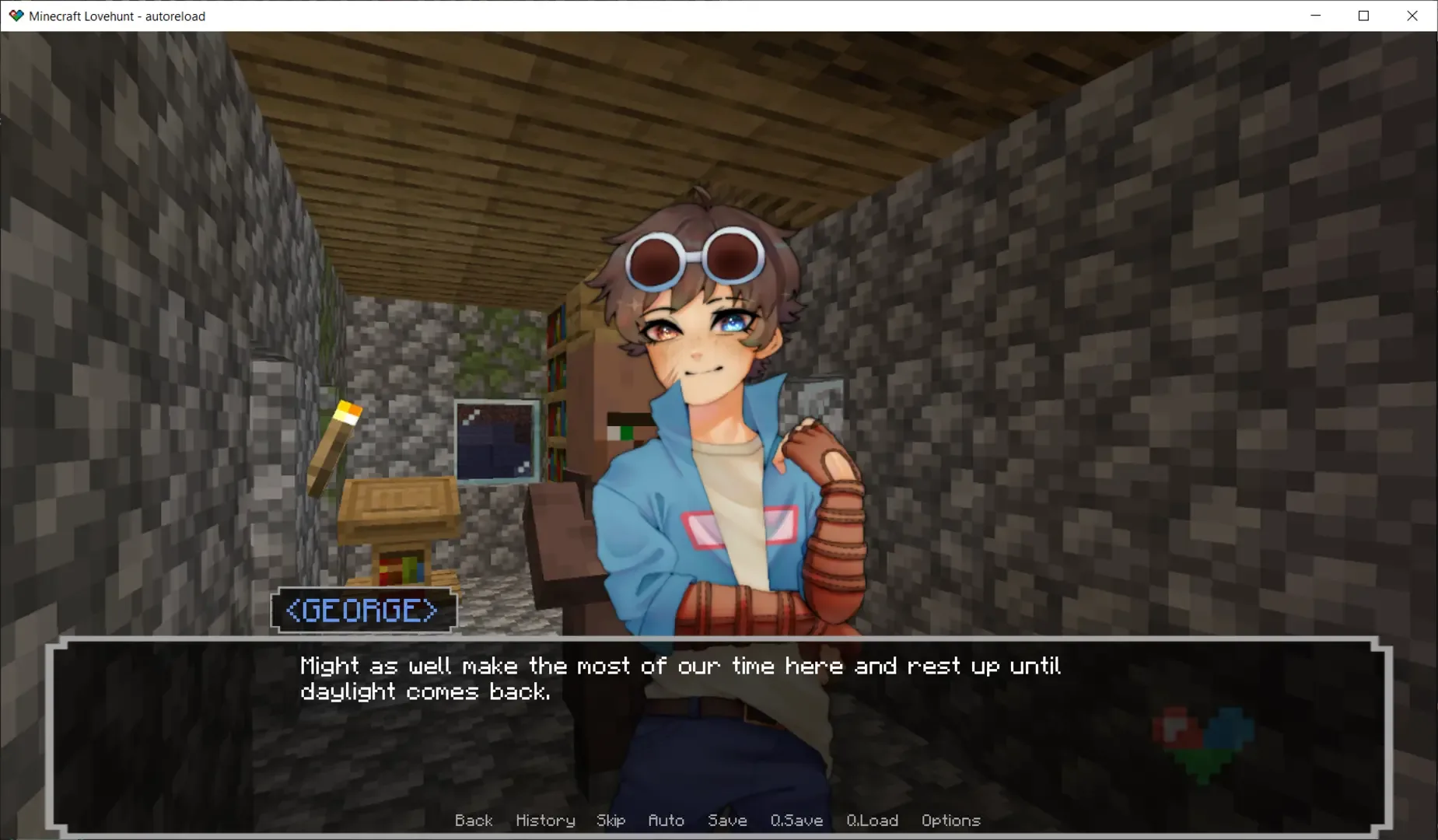1438x840 pixels.
Task: Enable Skip mode
Action: [611, 821]
